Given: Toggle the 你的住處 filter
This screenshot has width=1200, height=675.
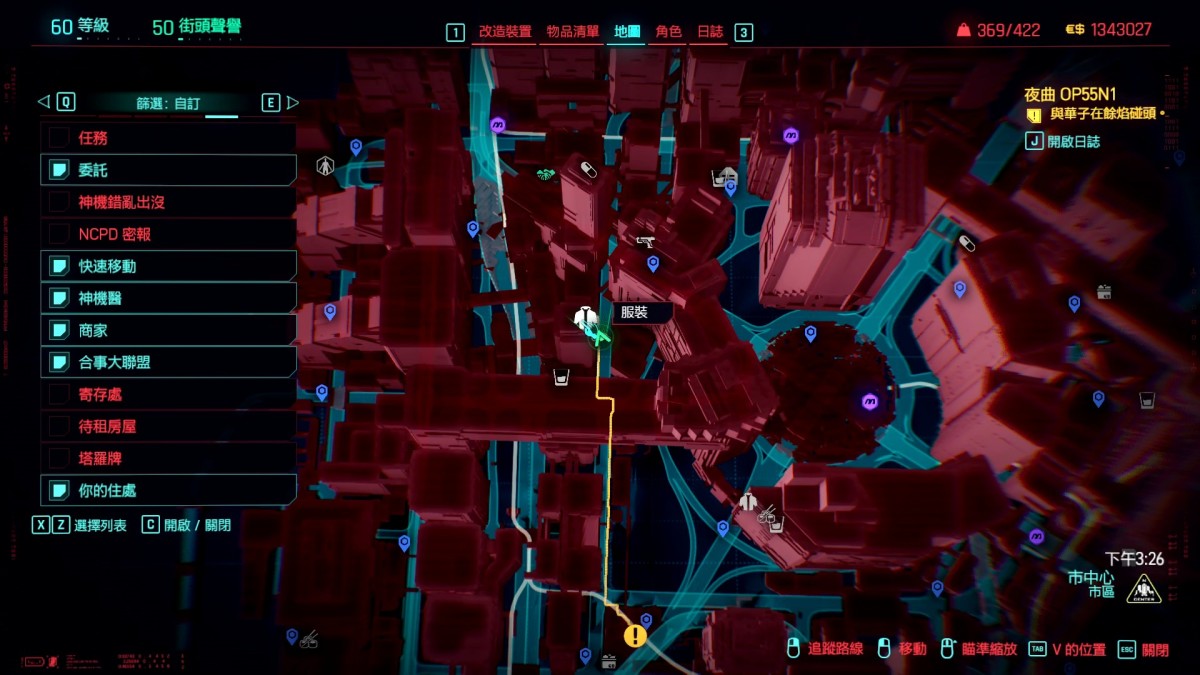Looking at the screenshot, I should [168, 490].
